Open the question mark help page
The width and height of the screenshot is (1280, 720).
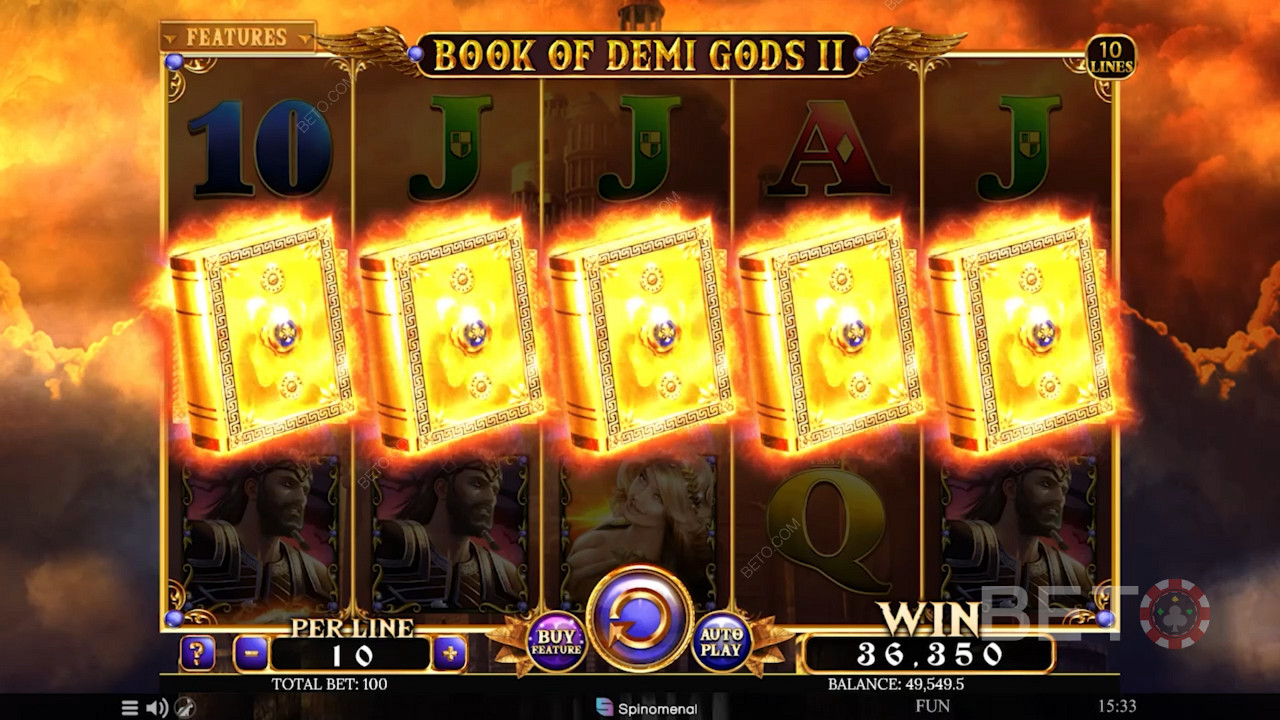198,654
